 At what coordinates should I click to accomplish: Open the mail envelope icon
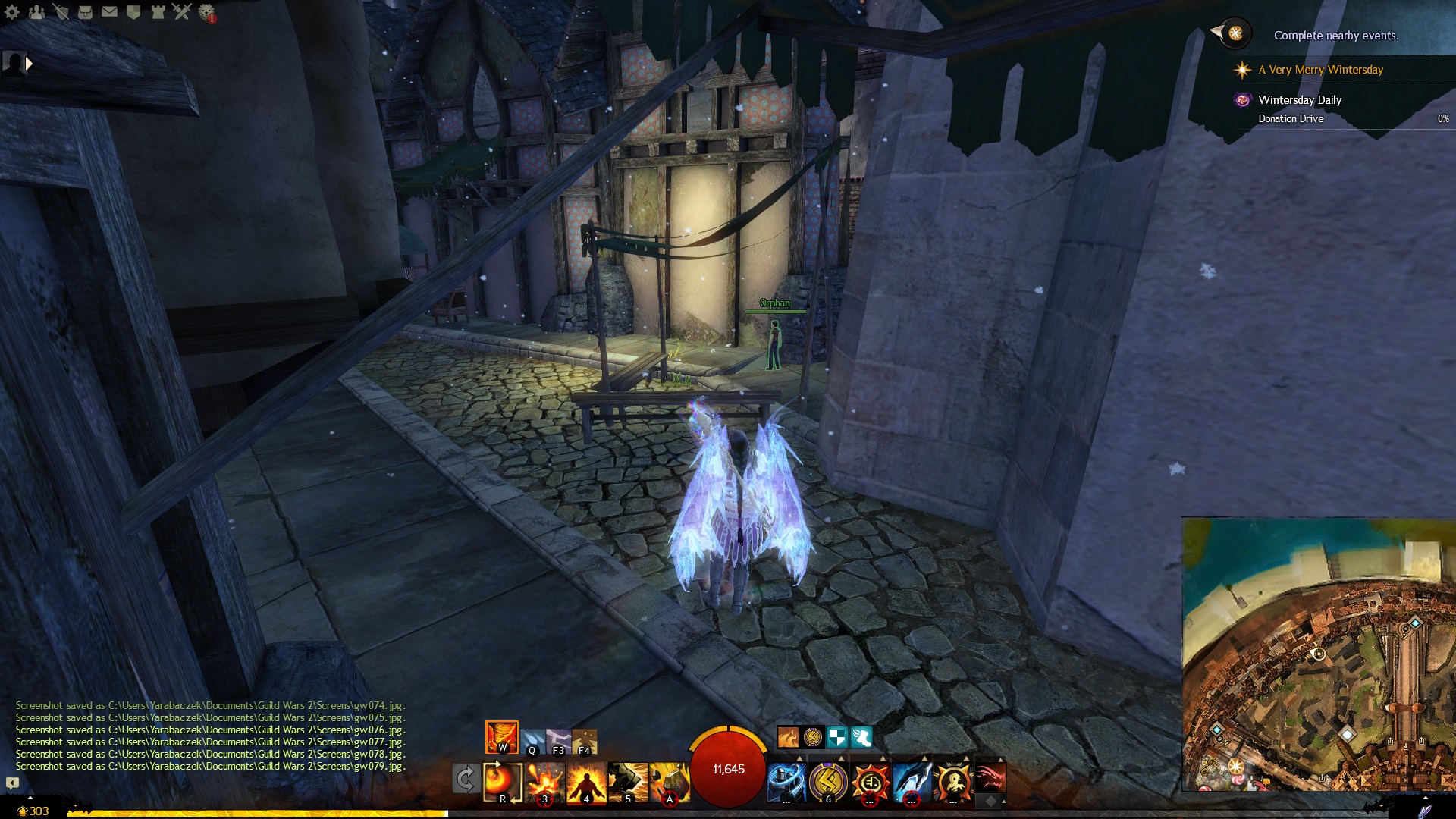tap(109, 12)
